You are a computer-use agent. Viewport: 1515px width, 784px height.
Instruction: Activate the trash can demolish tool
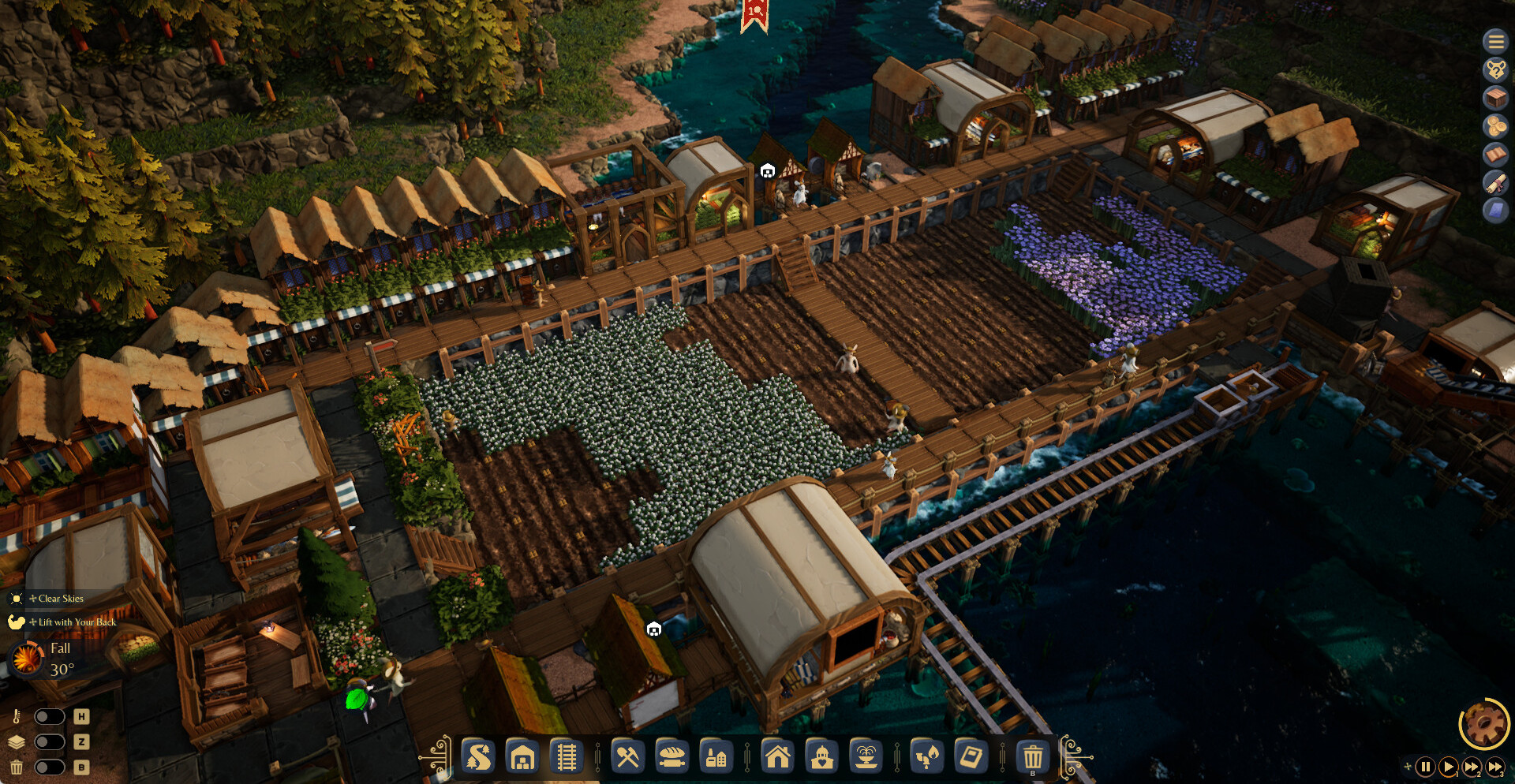pyautogui.click(x=1032, y=757)
